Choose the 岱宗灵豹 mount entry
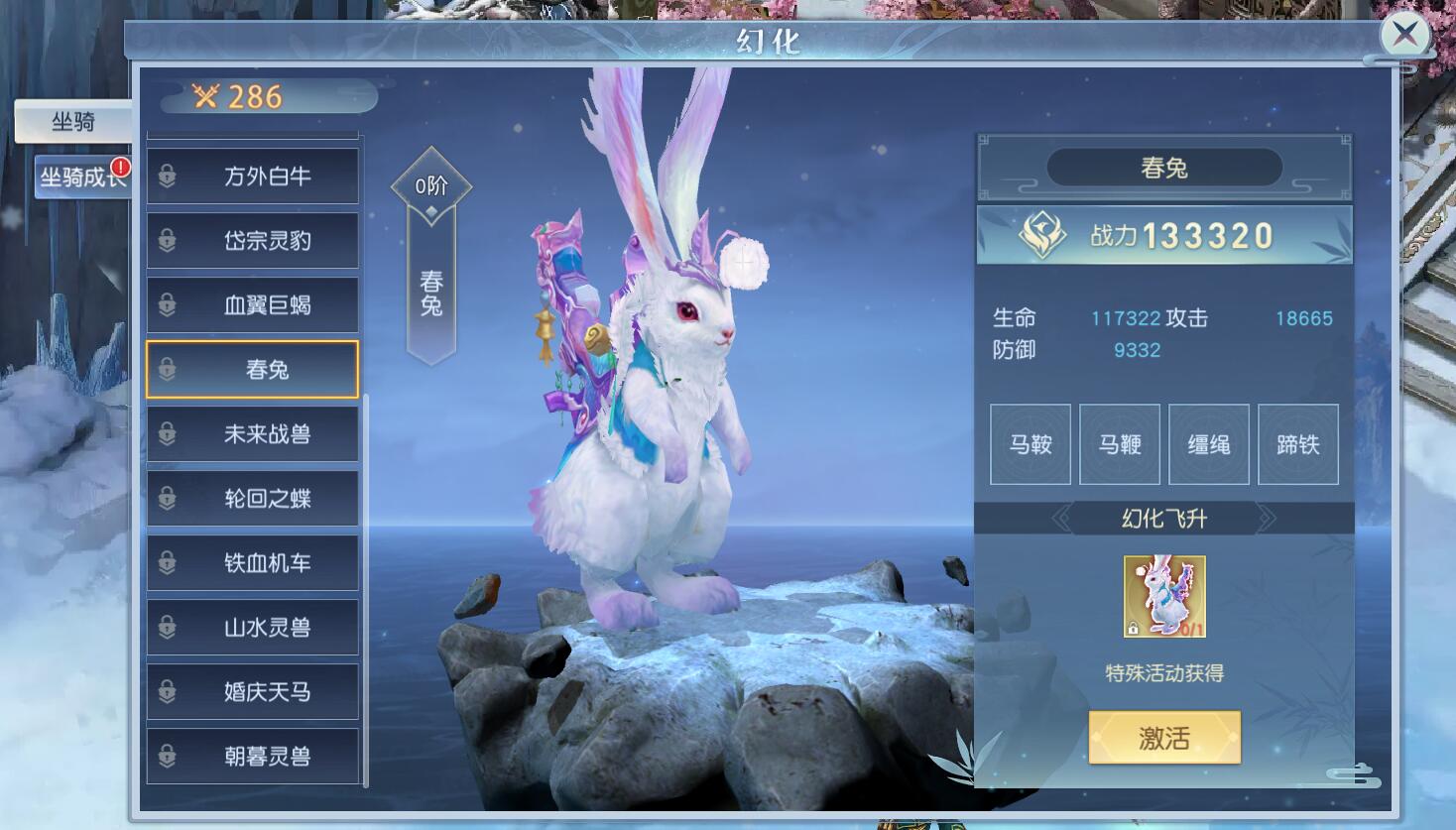1456x830 pixels. pos(253,241)
